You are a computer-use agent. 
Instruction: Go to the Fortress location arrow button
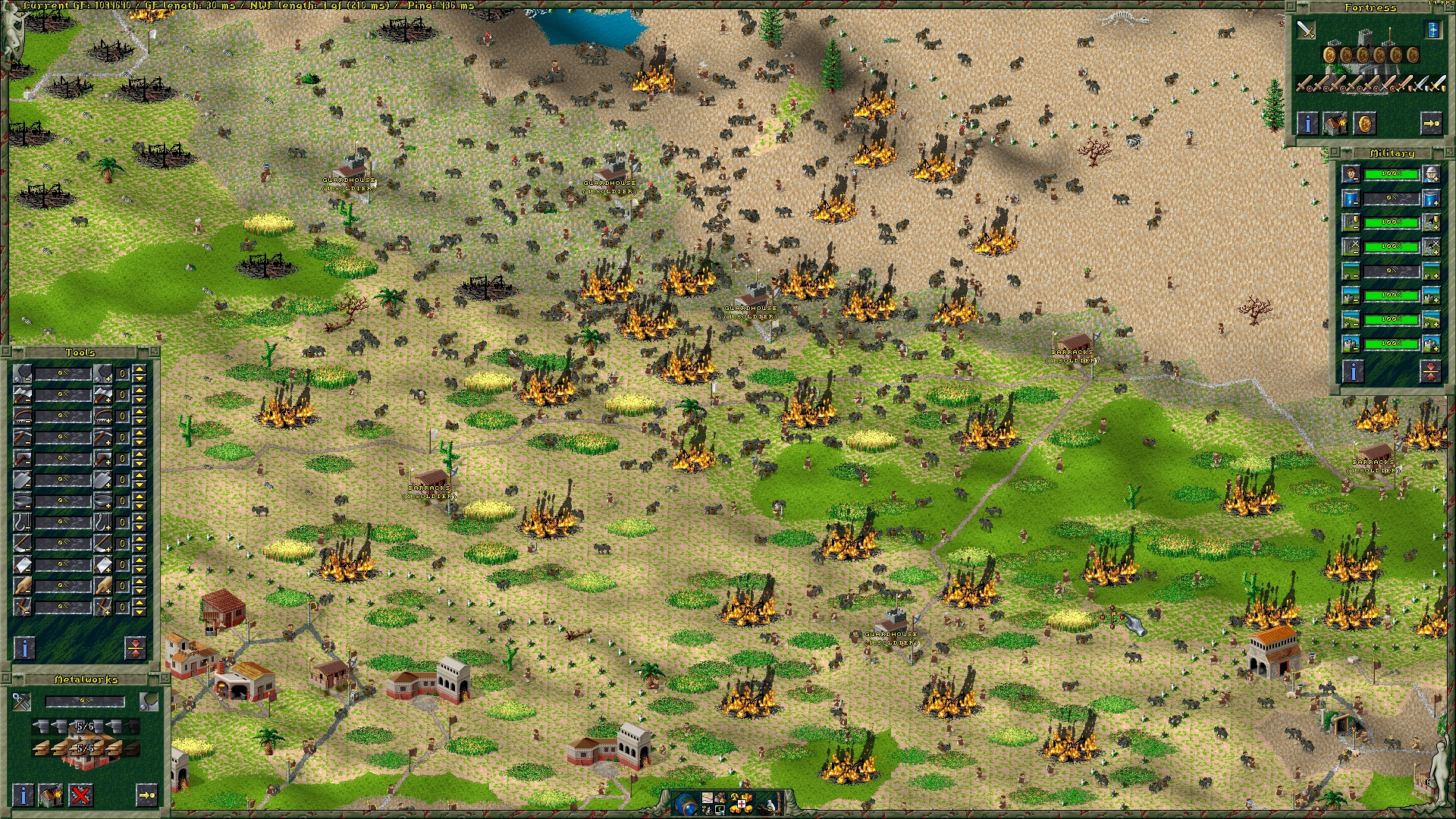(1430, 124)
